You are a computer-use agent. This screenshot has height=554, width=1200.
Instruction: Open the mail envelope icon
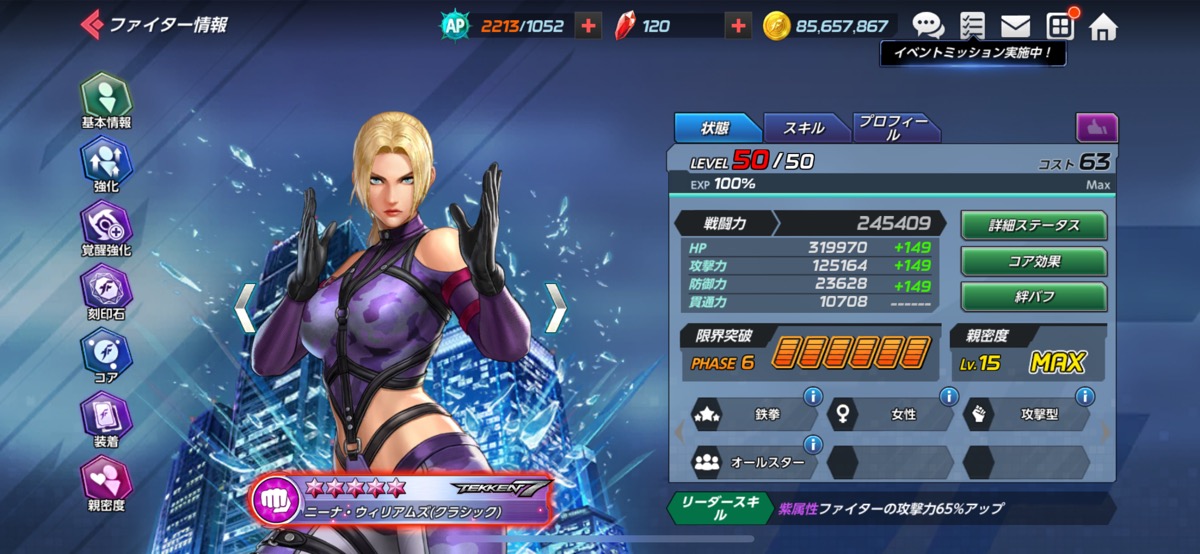click(x=1016, y=26)
